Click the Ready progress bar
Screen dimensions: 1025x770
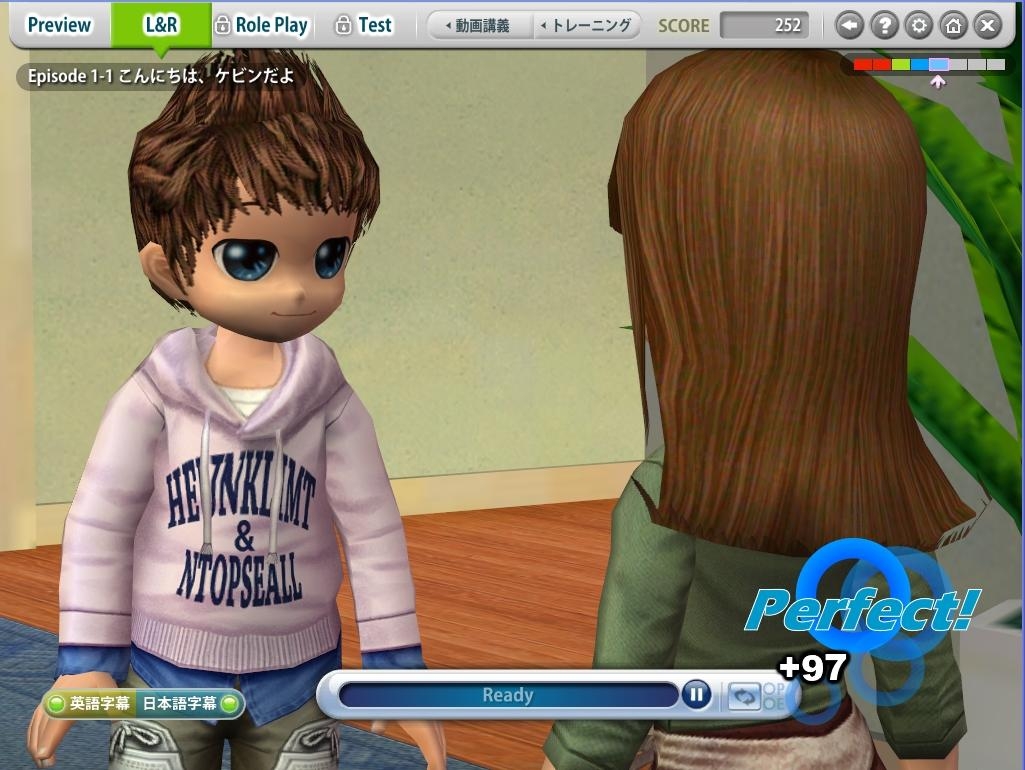pos(508,695)
